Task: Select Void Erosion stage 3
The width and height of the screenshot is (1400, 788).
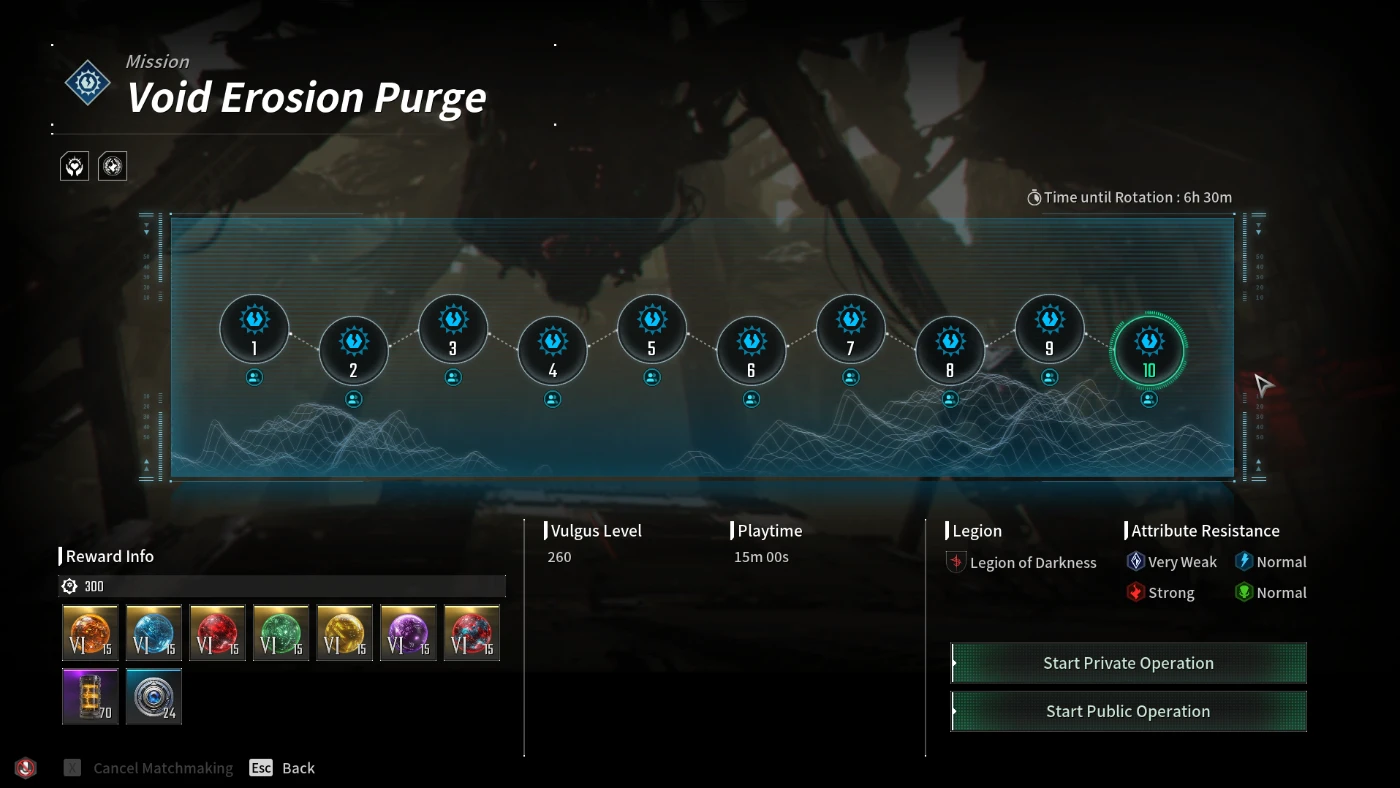Action: coord(453,329)
